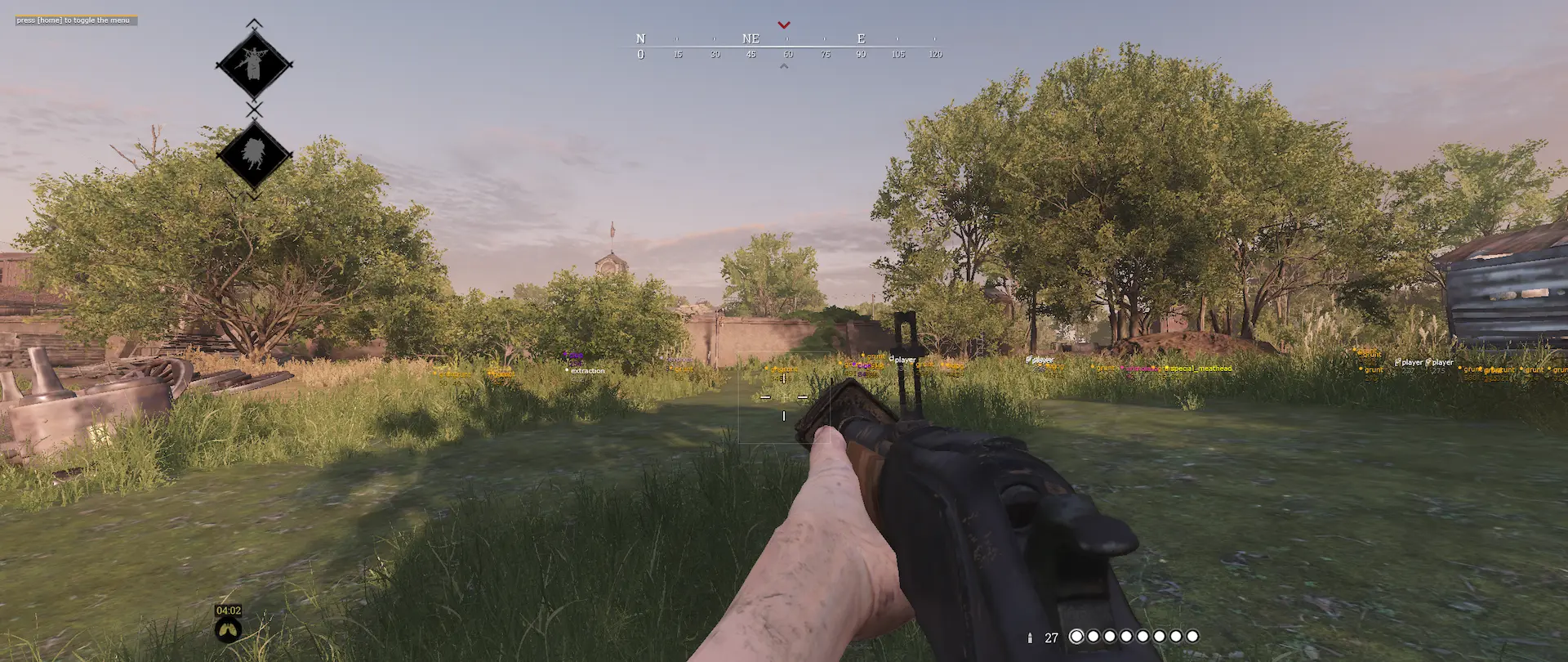This screenshot has width=1568, height=662.
Task: Select the yellow special_meathead marker label
Action: [x=1200, y=369]
